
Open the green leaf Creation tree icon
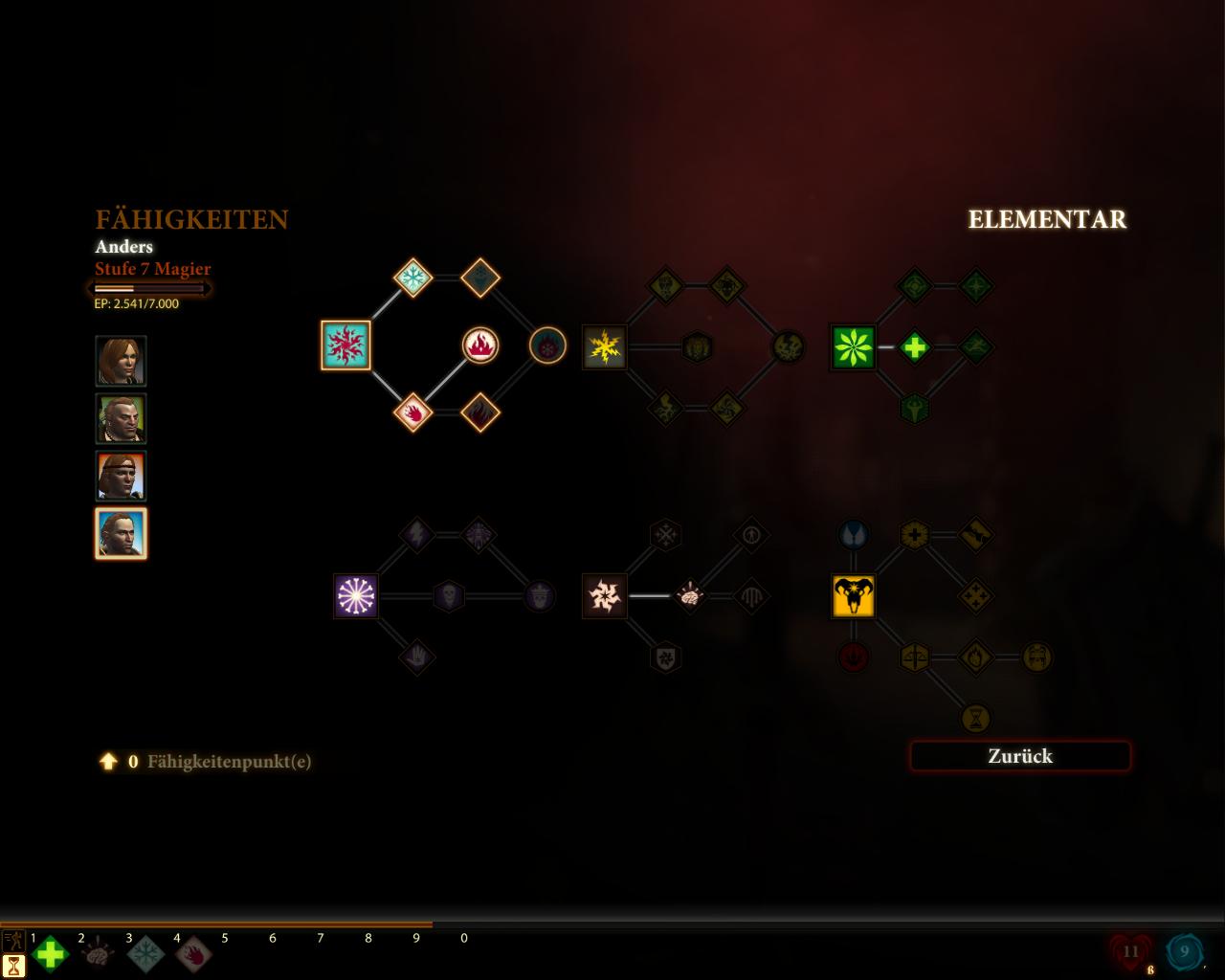(853, 346)
